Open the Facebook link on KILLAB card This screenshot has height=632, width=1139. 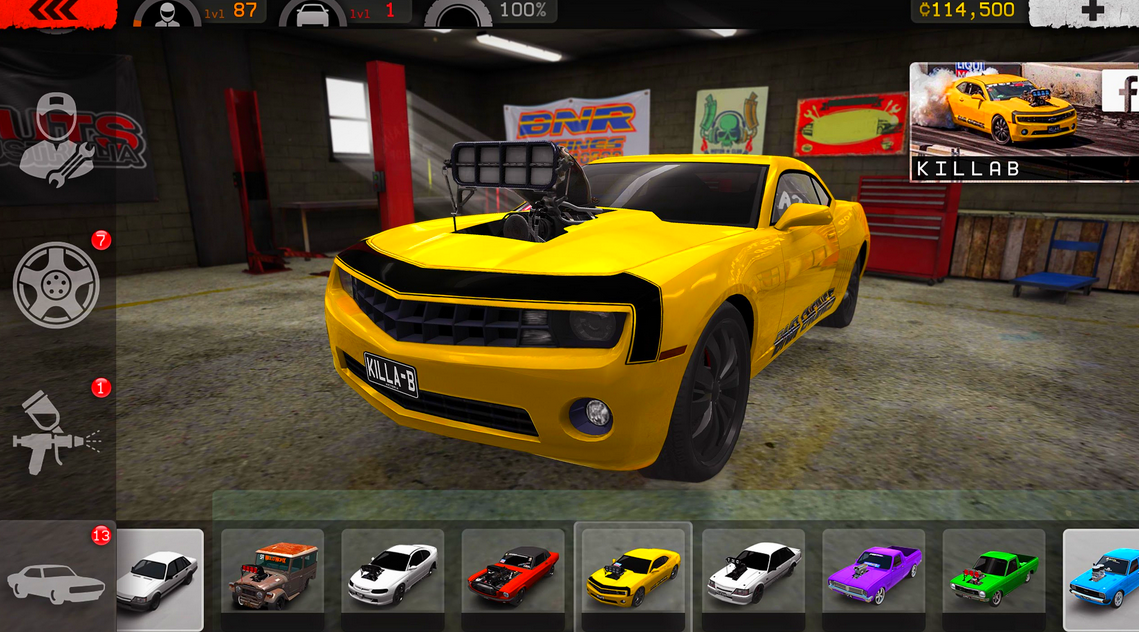(1120, 91)
